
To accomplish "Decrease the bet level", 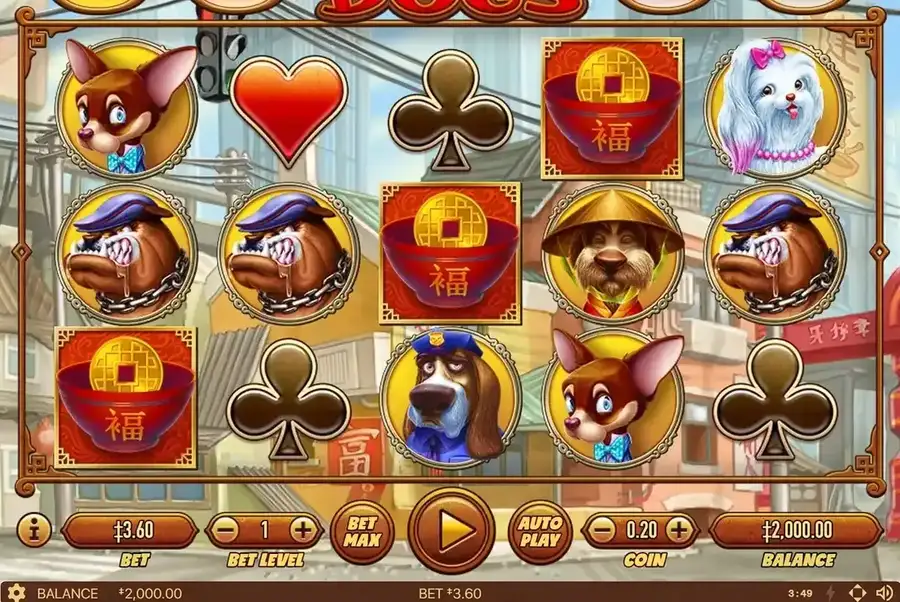I will pos(228,530).
